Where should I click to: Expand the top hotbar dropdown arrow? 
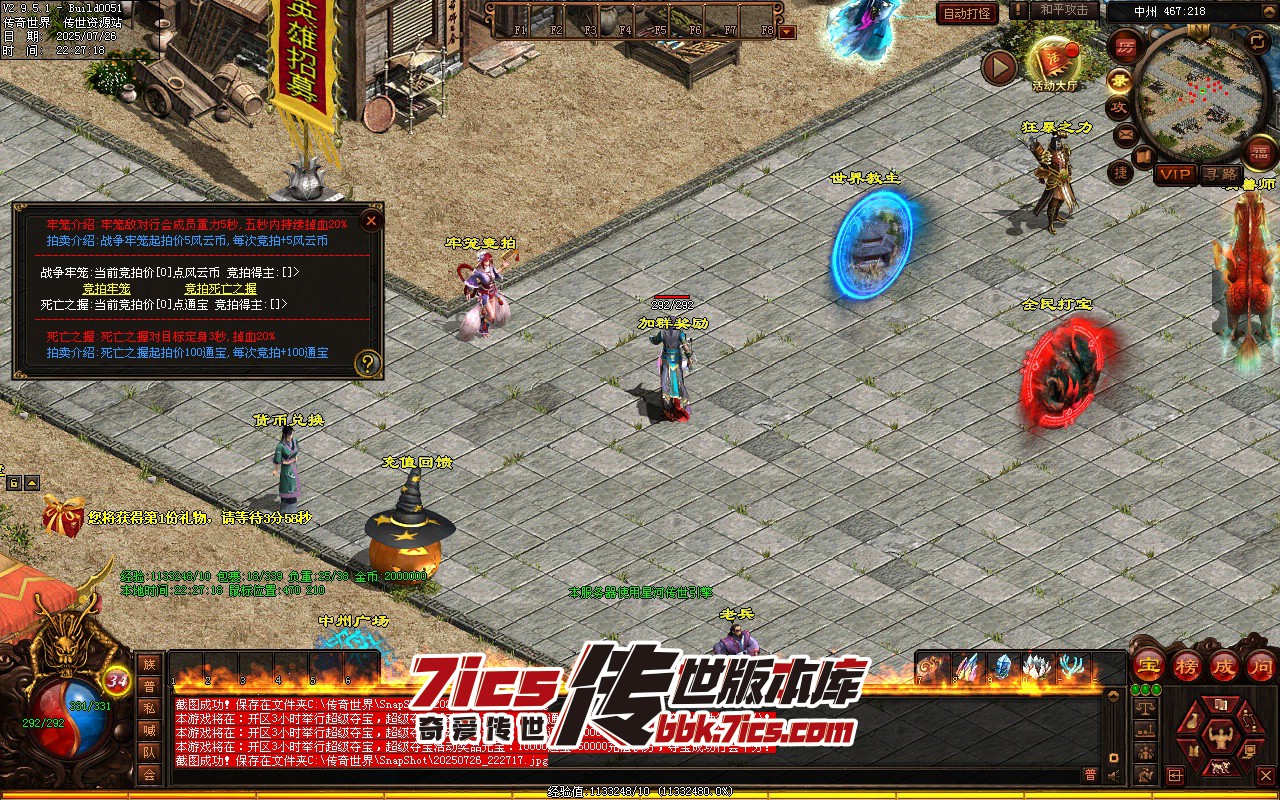(787, 31)
